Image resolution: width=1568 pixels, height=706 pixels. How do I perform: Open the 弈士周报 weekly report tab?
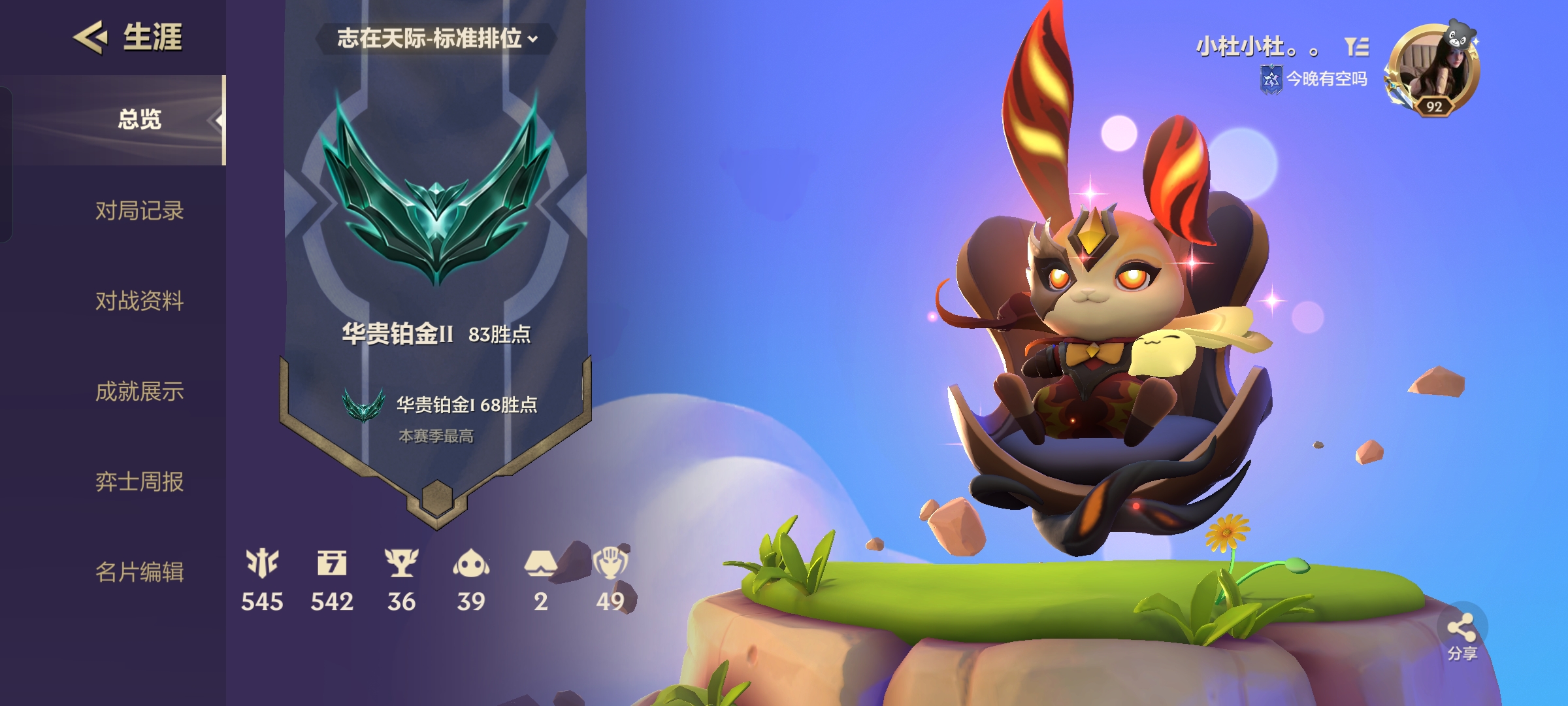pyautogui.click(x=139, y=482)
